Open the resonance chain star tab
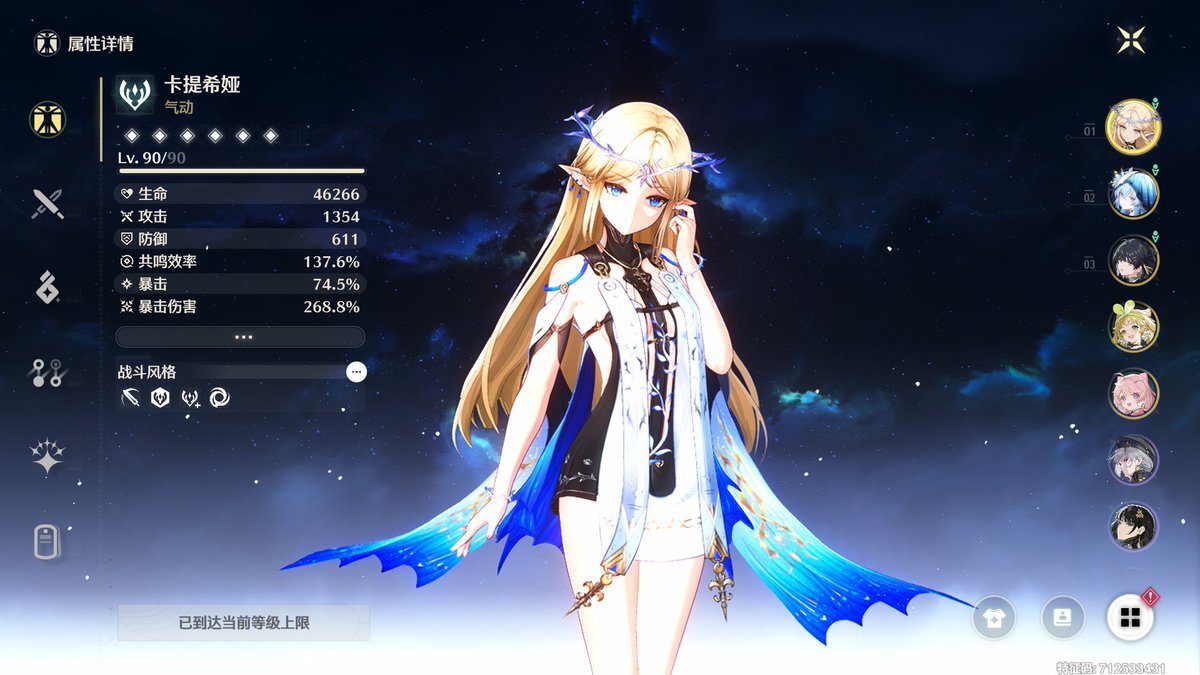The image size is (1200, 675). [47, 457]
